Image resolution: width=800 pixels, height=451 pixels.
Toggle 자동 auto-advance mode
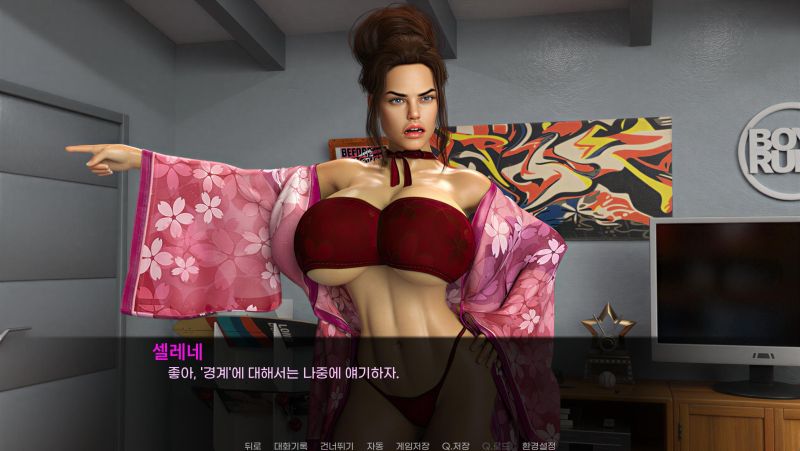(x=375, y=445)
